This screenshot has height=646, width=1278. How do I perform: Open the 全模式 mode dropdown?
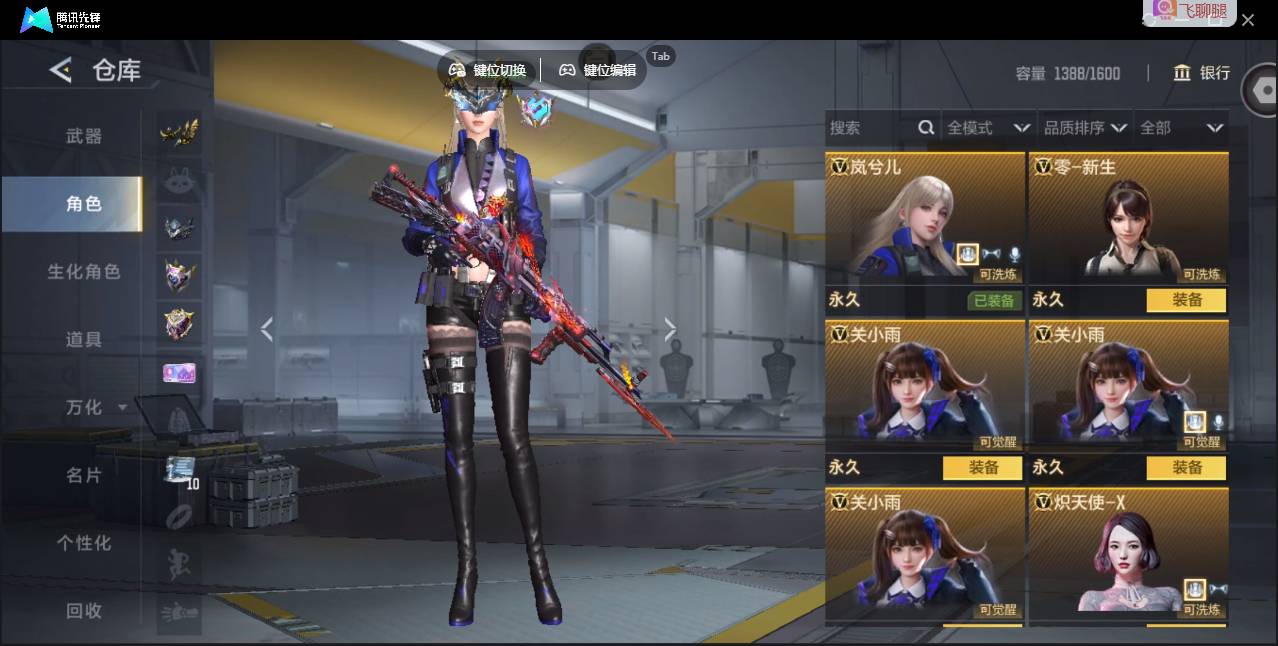(x=988, y=128)
